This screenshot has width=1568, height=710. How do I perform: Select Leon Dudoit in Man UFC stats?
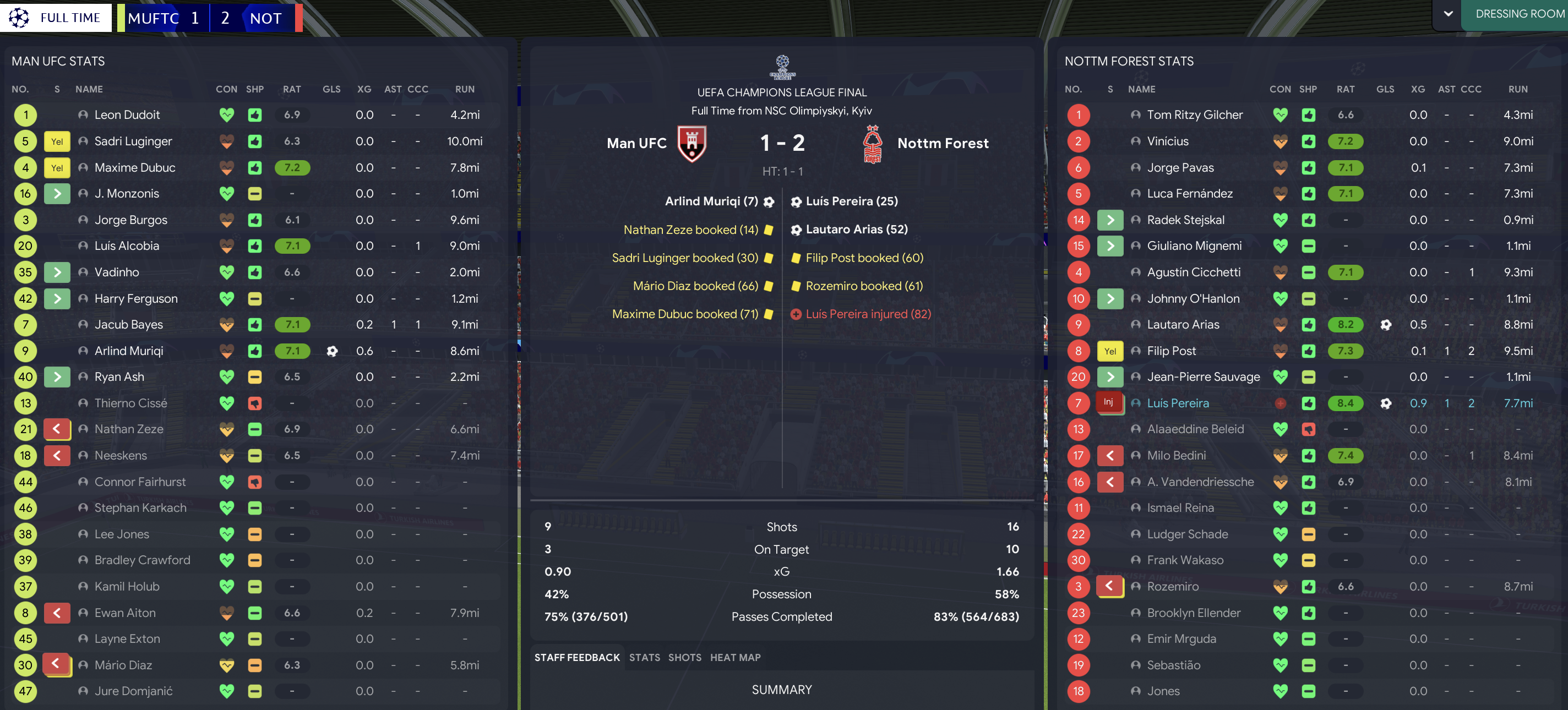127,115
